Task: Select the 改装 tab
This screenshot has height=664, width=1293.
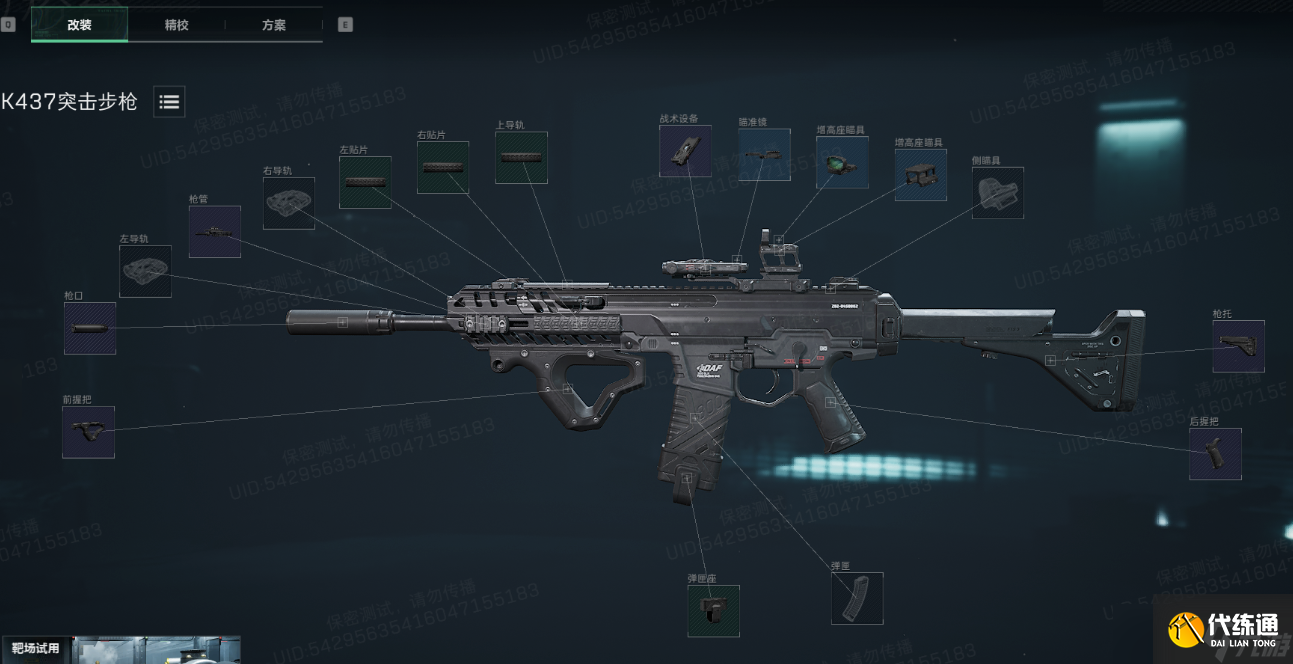Action: pos(79,25)
